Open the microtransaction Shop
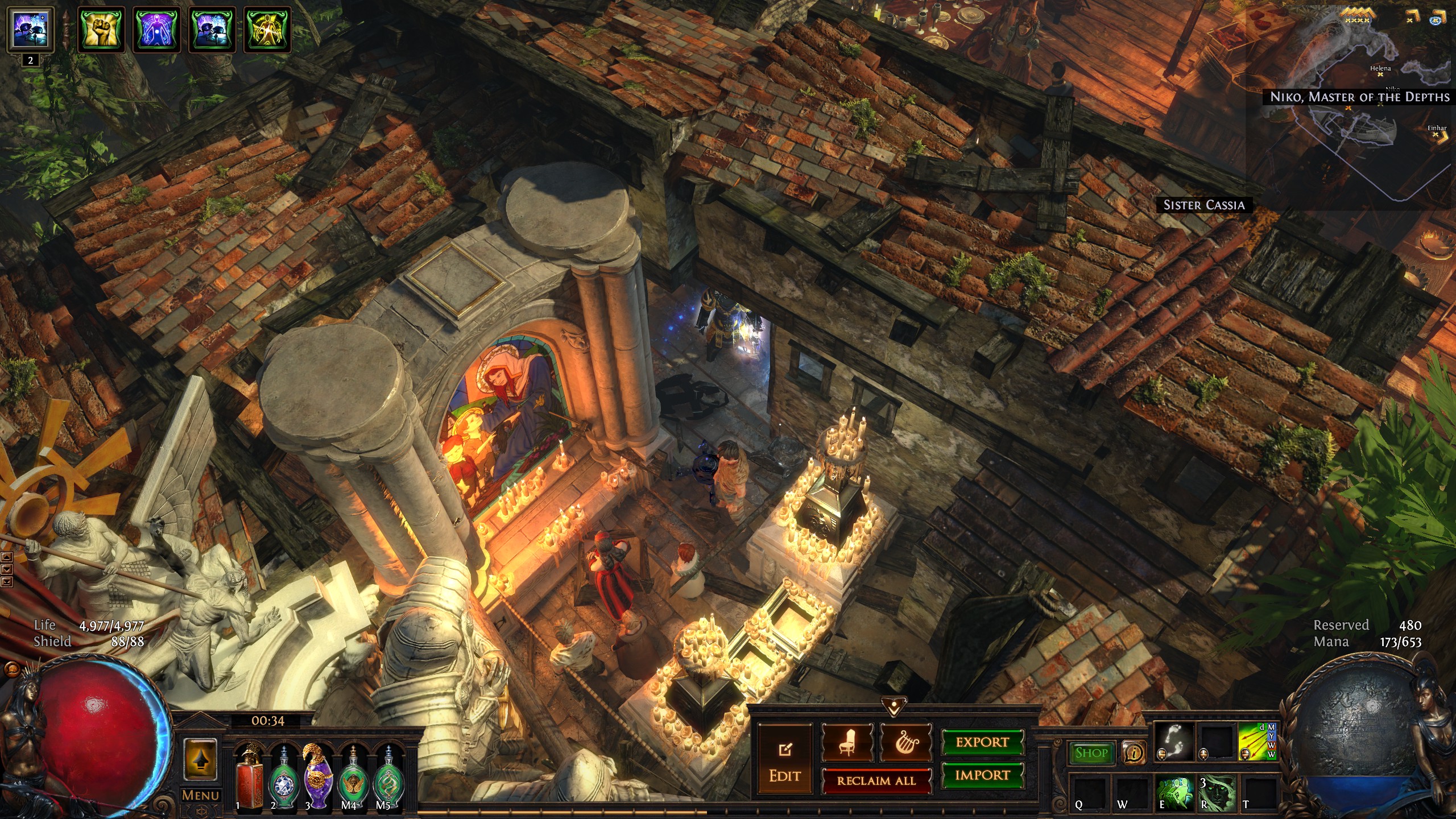 point(1091,753)
